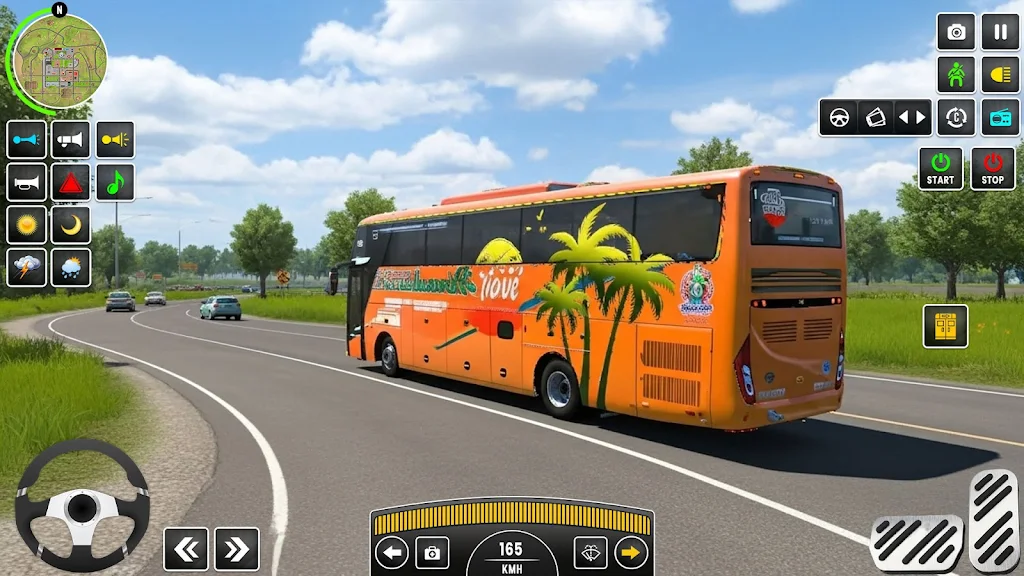The image size is (1024, 576).
Task: Tap the brake pedal
Action: [916, 543]
